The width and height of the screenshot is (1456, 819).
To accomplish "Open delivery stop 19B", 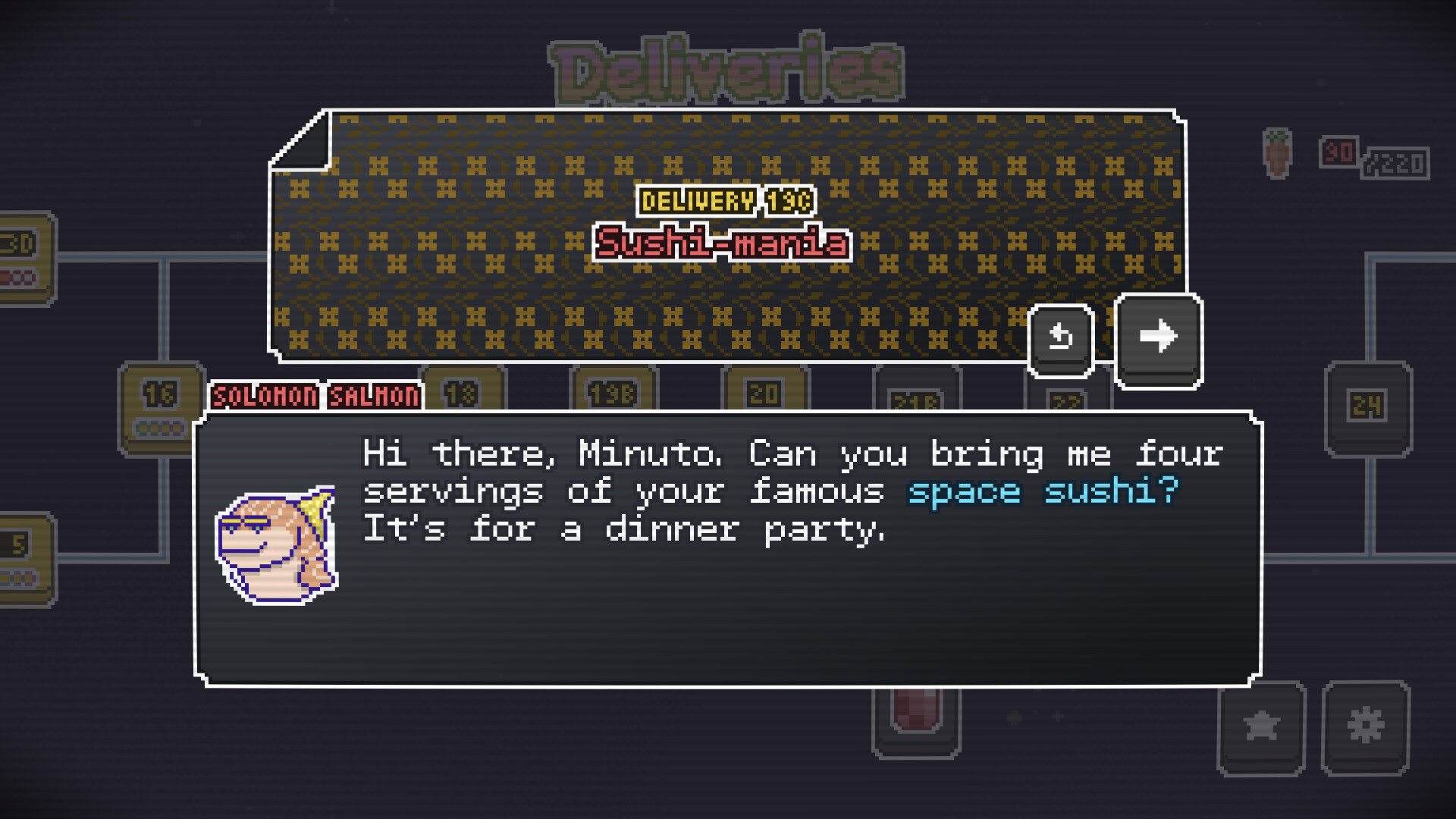I will click(x=613, y=394).
